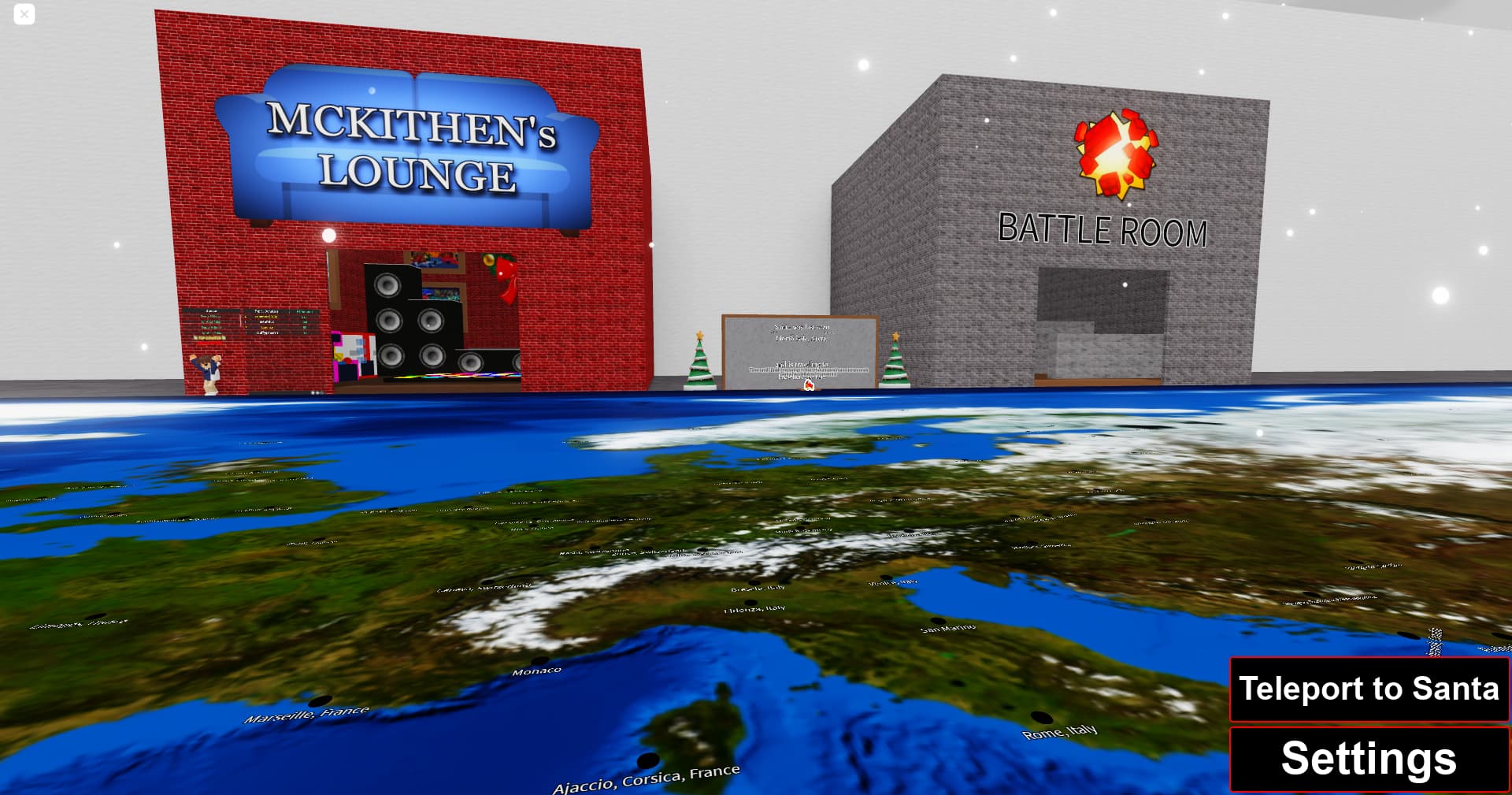Click the Teleport to Santa button
The height and width of the screenshot is (795, 1512).
1369,689
